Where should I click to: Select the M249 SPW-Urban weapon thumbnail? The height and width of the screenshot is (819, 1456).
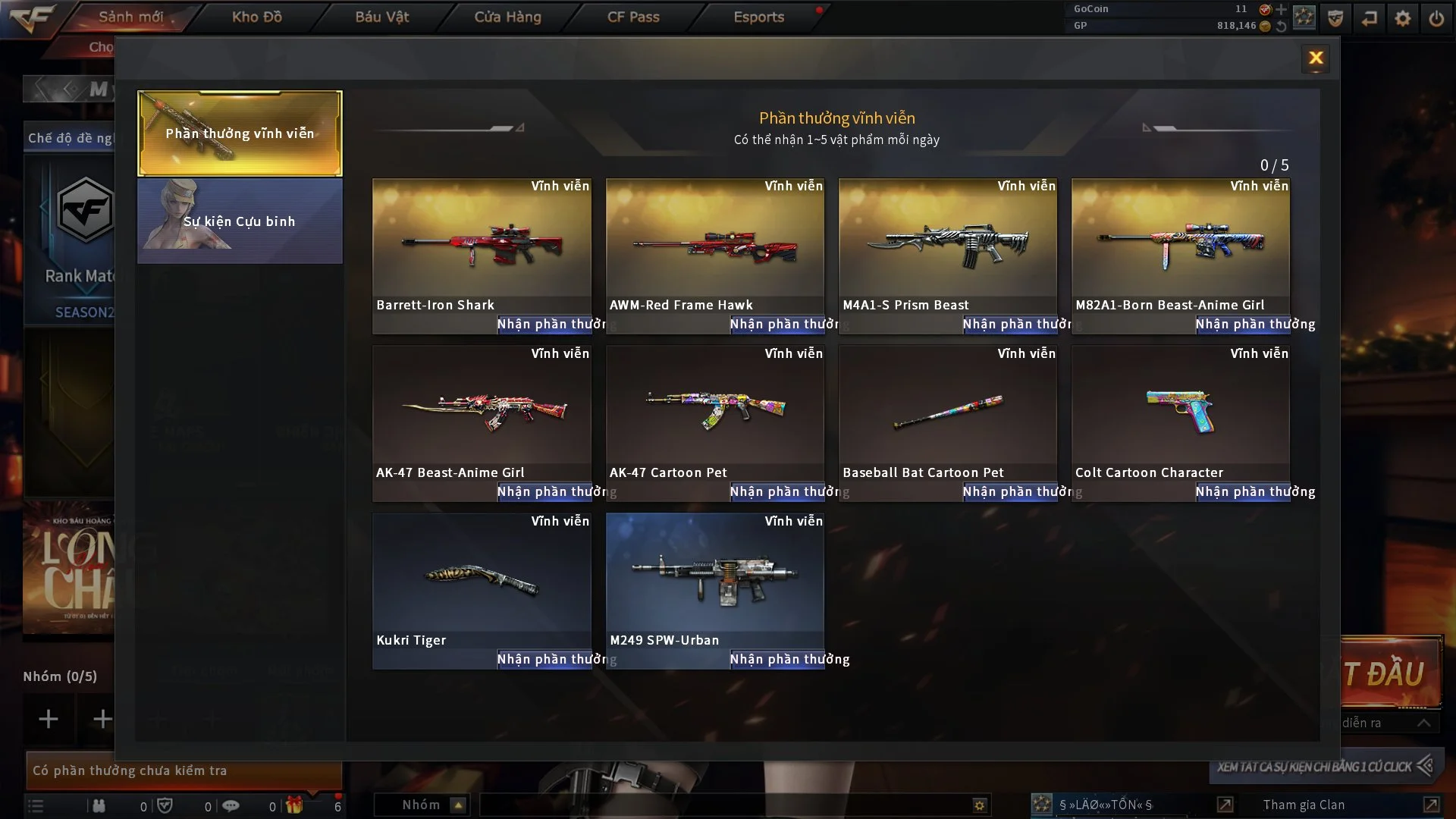point(714,580)
